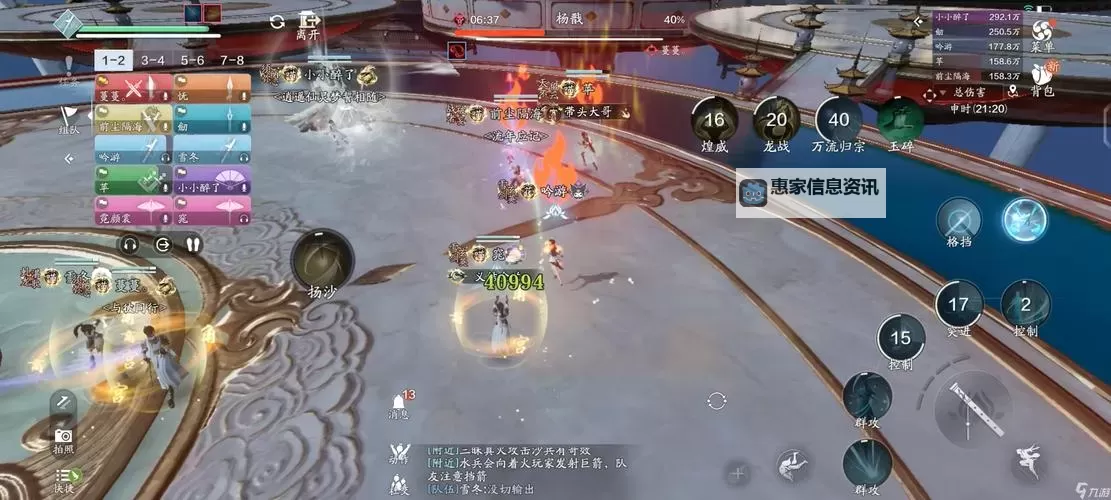Image resolution: width=1111 pixels, height=500 pixels.
Task: Open the 菜单 menu
Action: click(1043, 33)
